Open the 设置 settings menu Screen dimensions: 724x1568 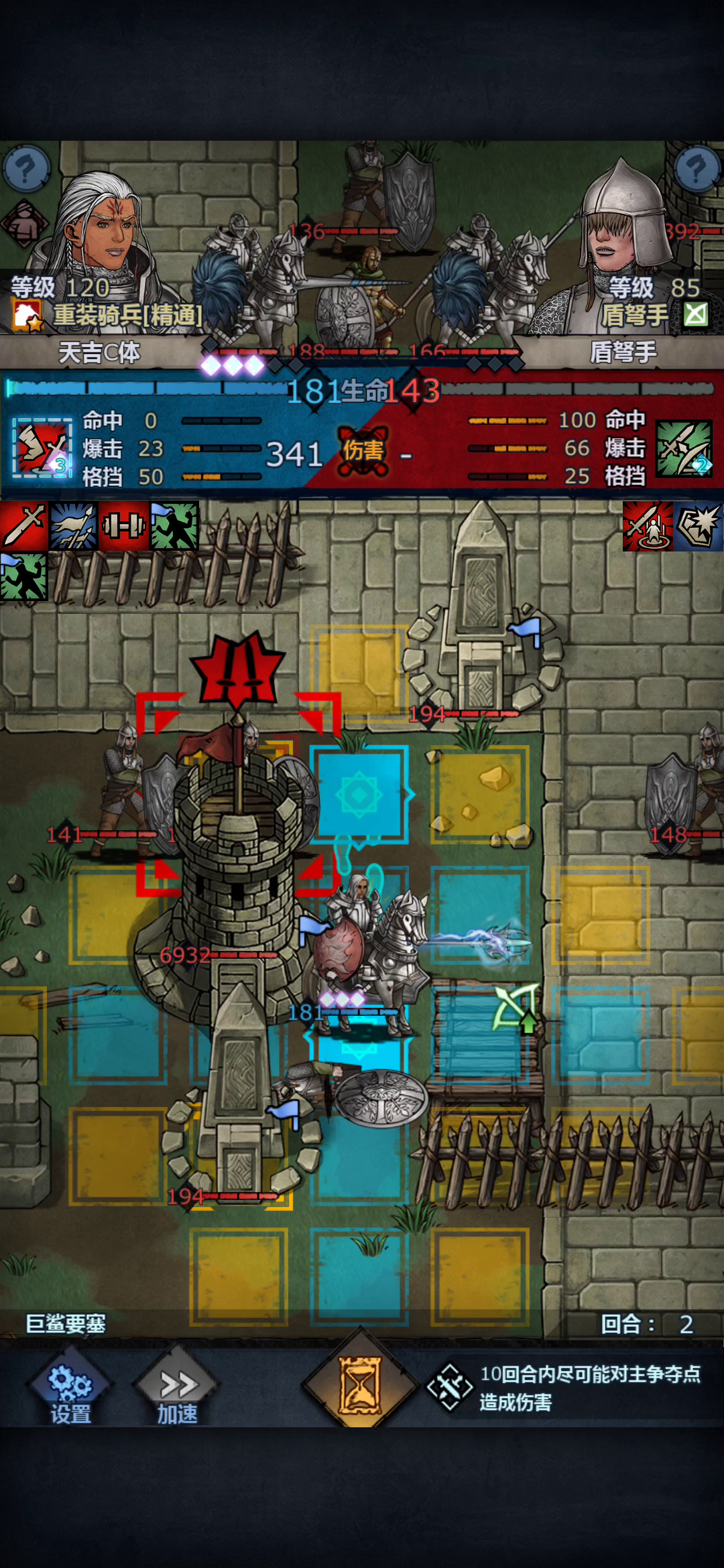click(70, 1392)
